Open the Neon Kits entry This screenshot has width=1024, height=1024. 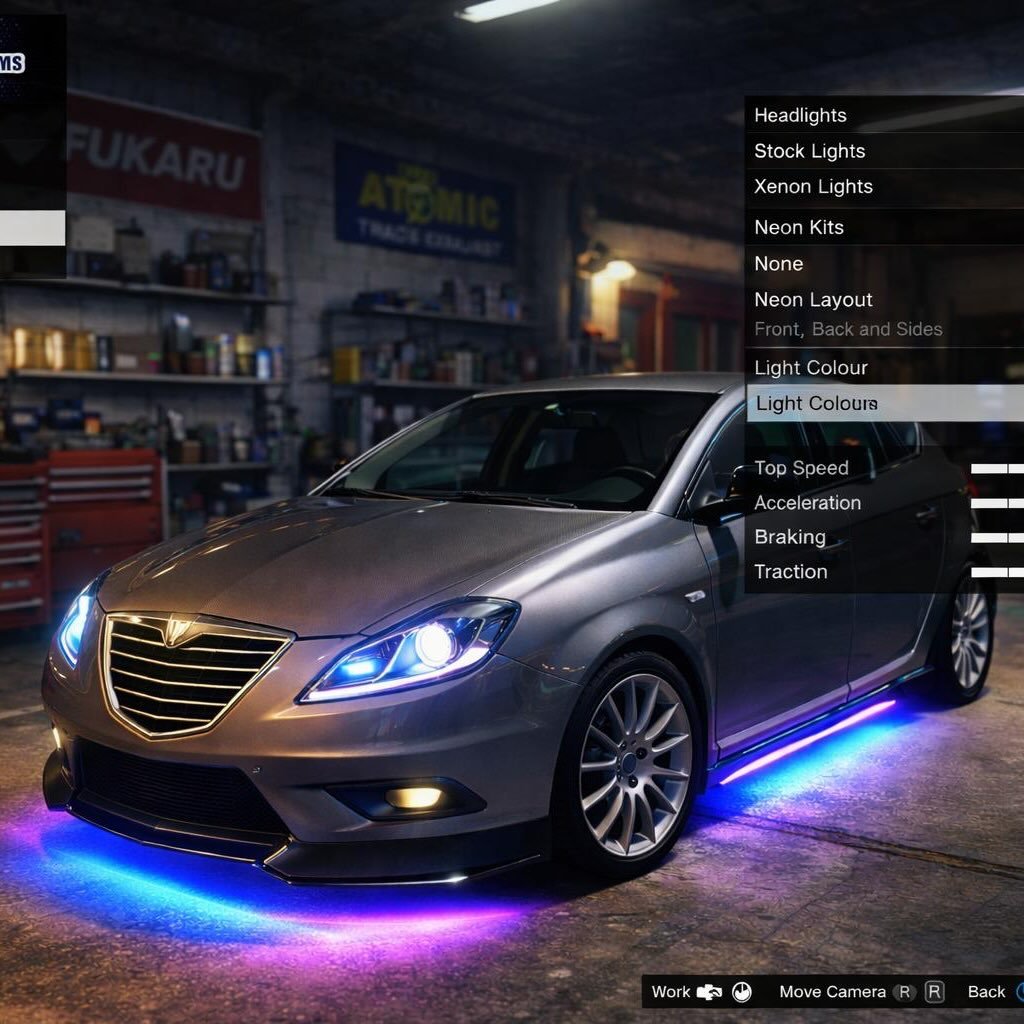pyautogui.click(x=799, y=227)
